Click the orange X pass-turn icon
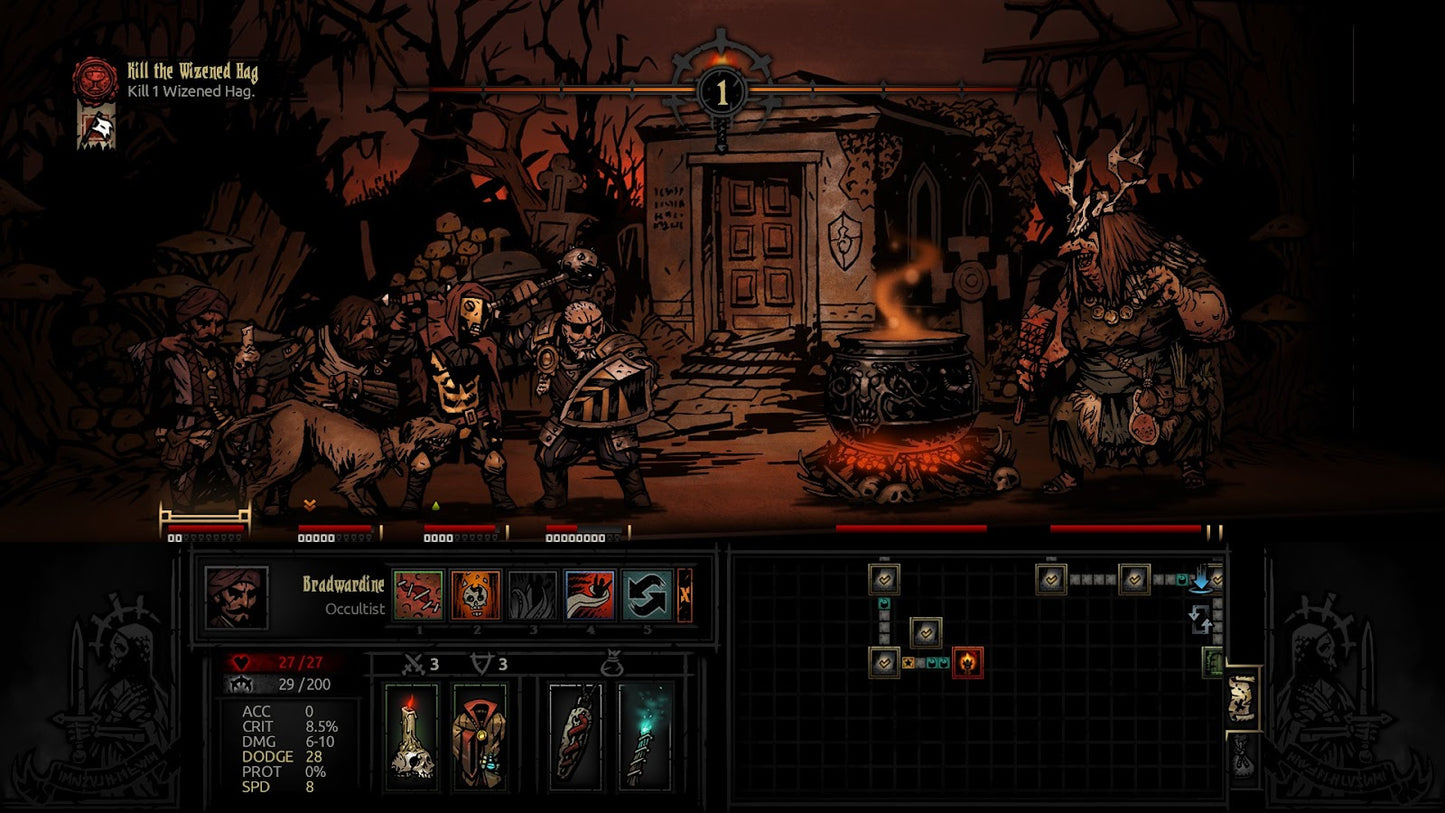1445x813 pixels. 684,596
